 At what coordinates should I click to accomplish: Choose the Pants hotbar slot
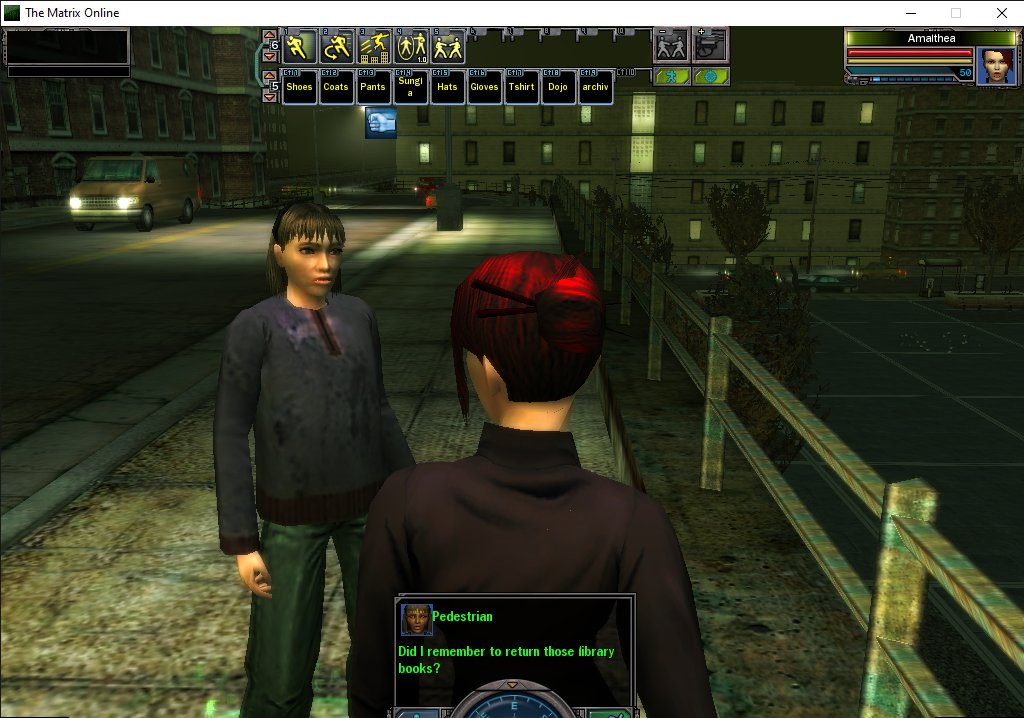pyautogui.click(x=373, y=87)
